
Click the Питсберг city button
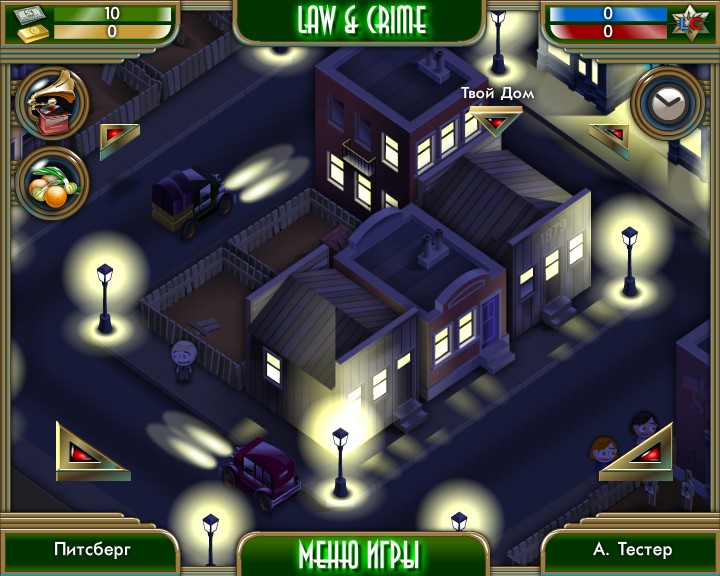pos(92,550)
